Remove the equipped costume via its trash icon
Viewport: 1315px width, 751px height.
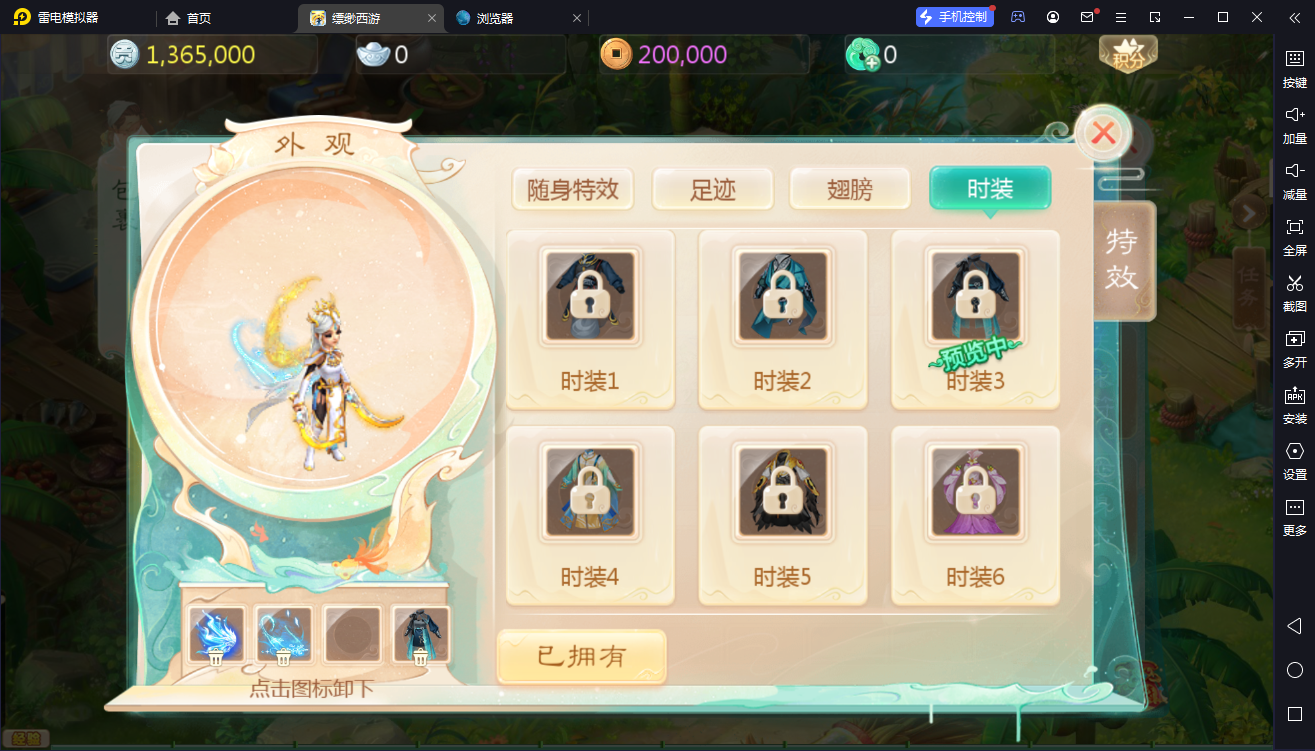point(422,658)
